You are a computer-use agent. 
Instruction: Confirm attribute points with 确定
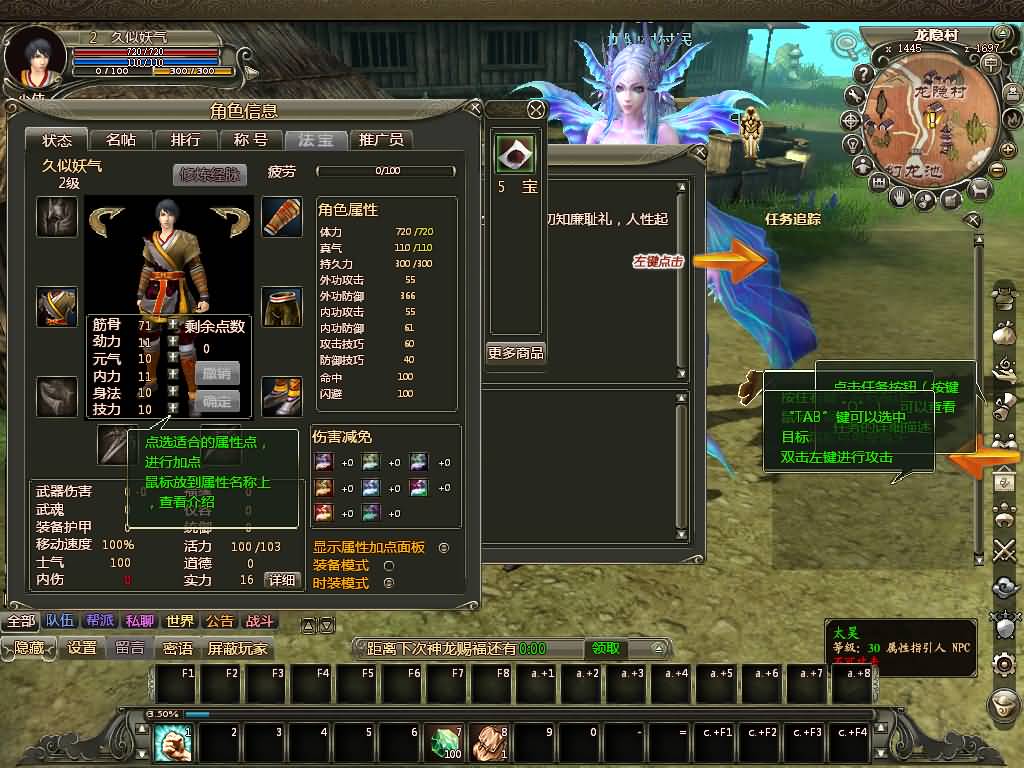coord(217,401)
